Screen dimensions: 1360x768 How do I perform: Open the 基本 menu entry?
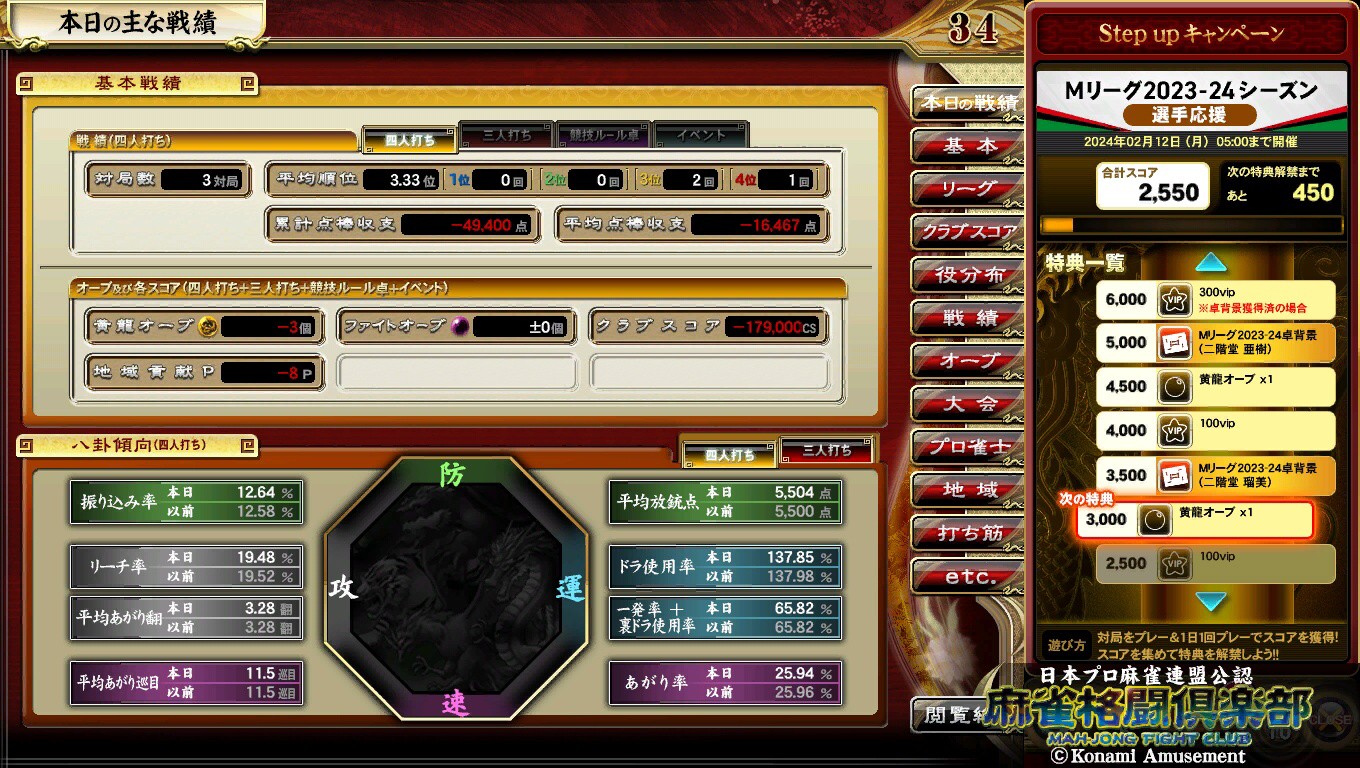(968, 146)
